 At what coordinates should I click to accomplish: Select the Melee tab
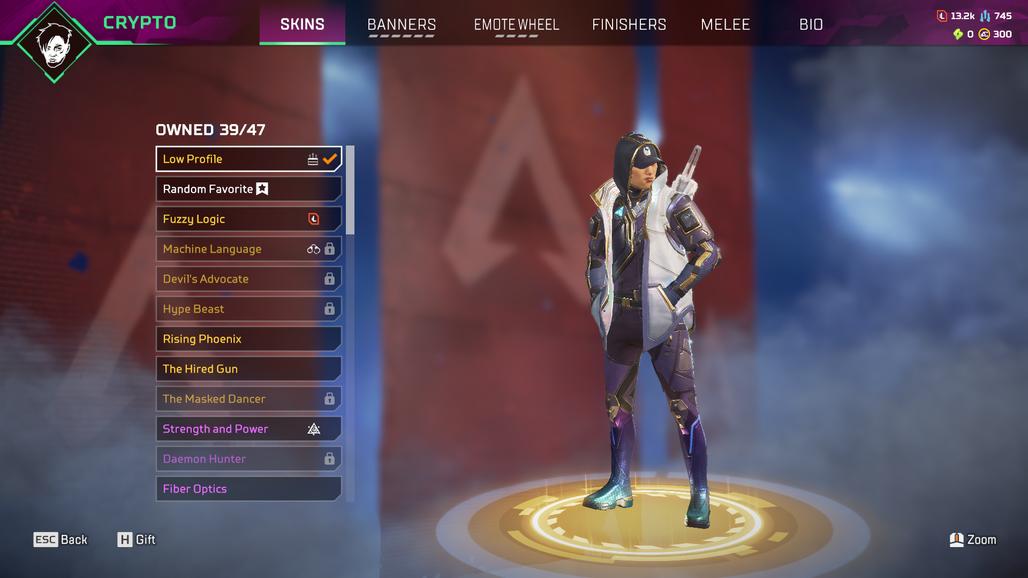click(x=725, y=24)
